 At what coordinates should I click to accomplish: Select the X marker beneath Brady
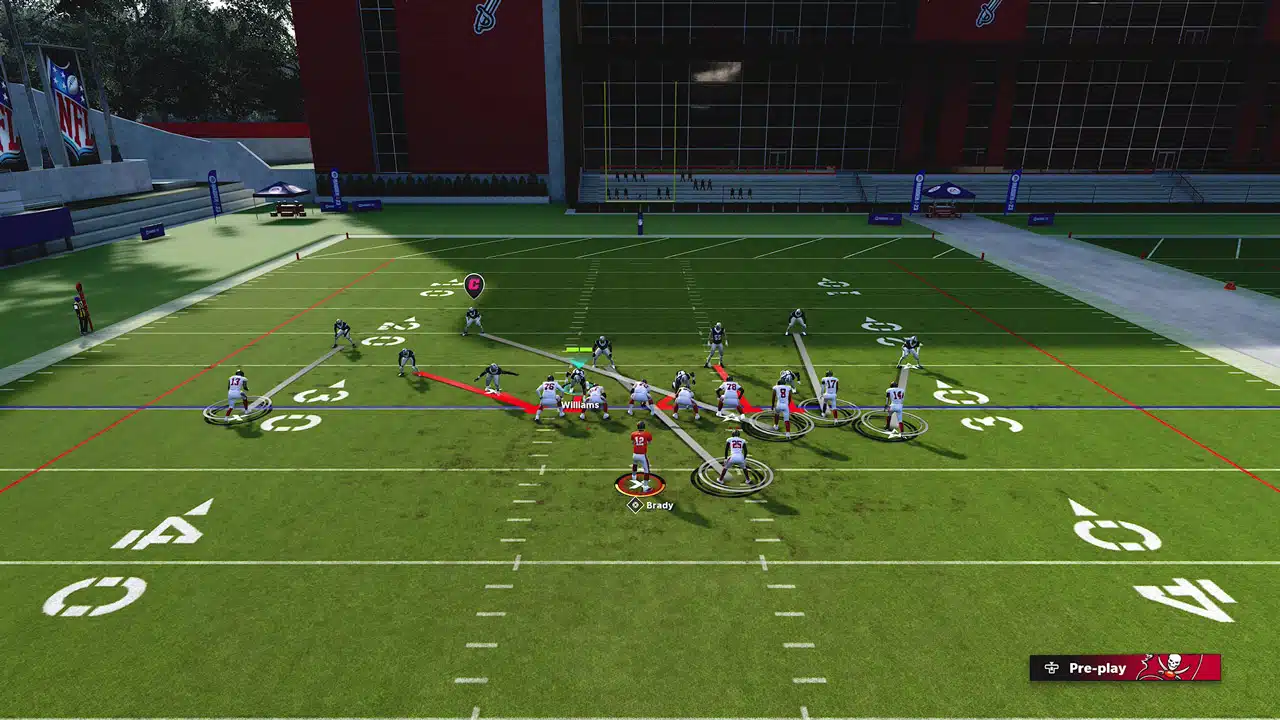coord(638,486)
